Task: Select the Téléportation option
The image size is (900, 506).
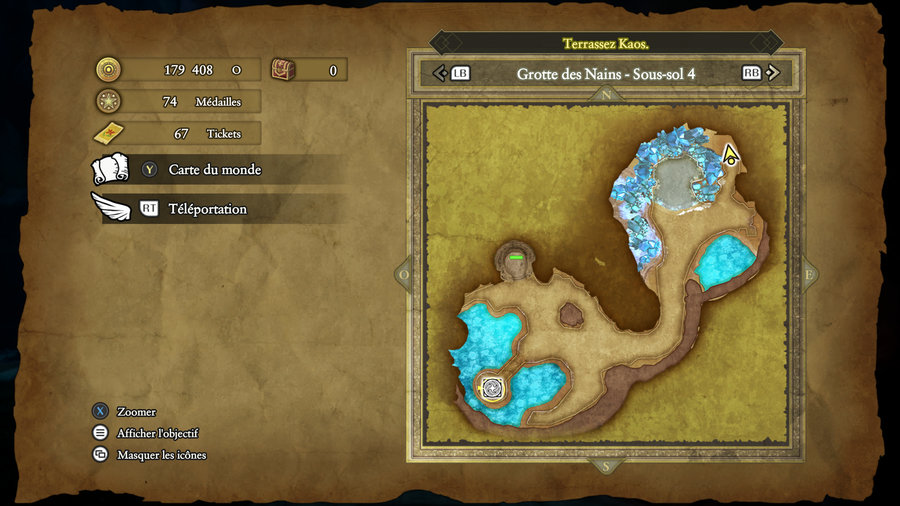Action: coord(207,209)
